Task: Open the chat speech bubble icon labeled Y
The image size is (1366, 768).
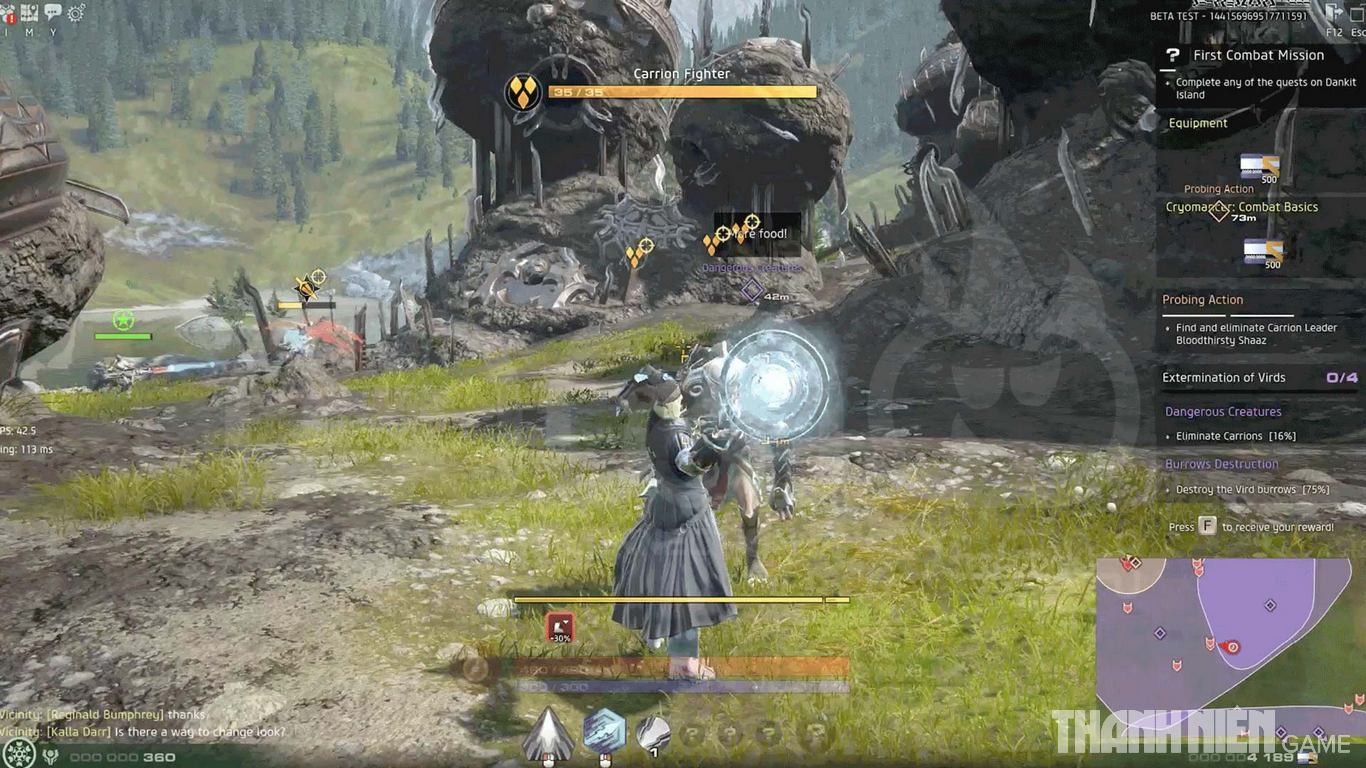Action: [x=53, y=10]
